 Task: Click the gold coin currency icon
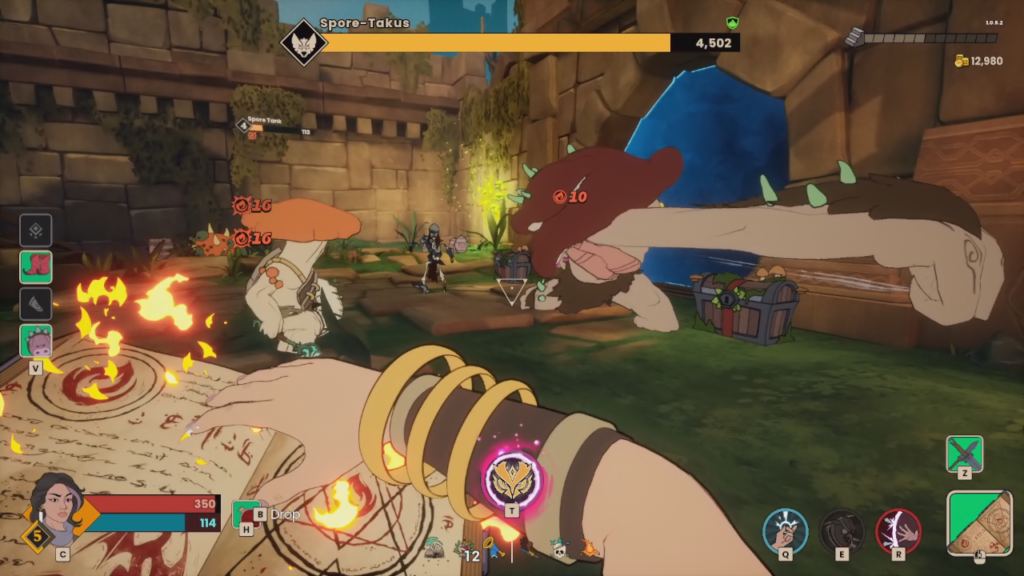tap(961, 61)
